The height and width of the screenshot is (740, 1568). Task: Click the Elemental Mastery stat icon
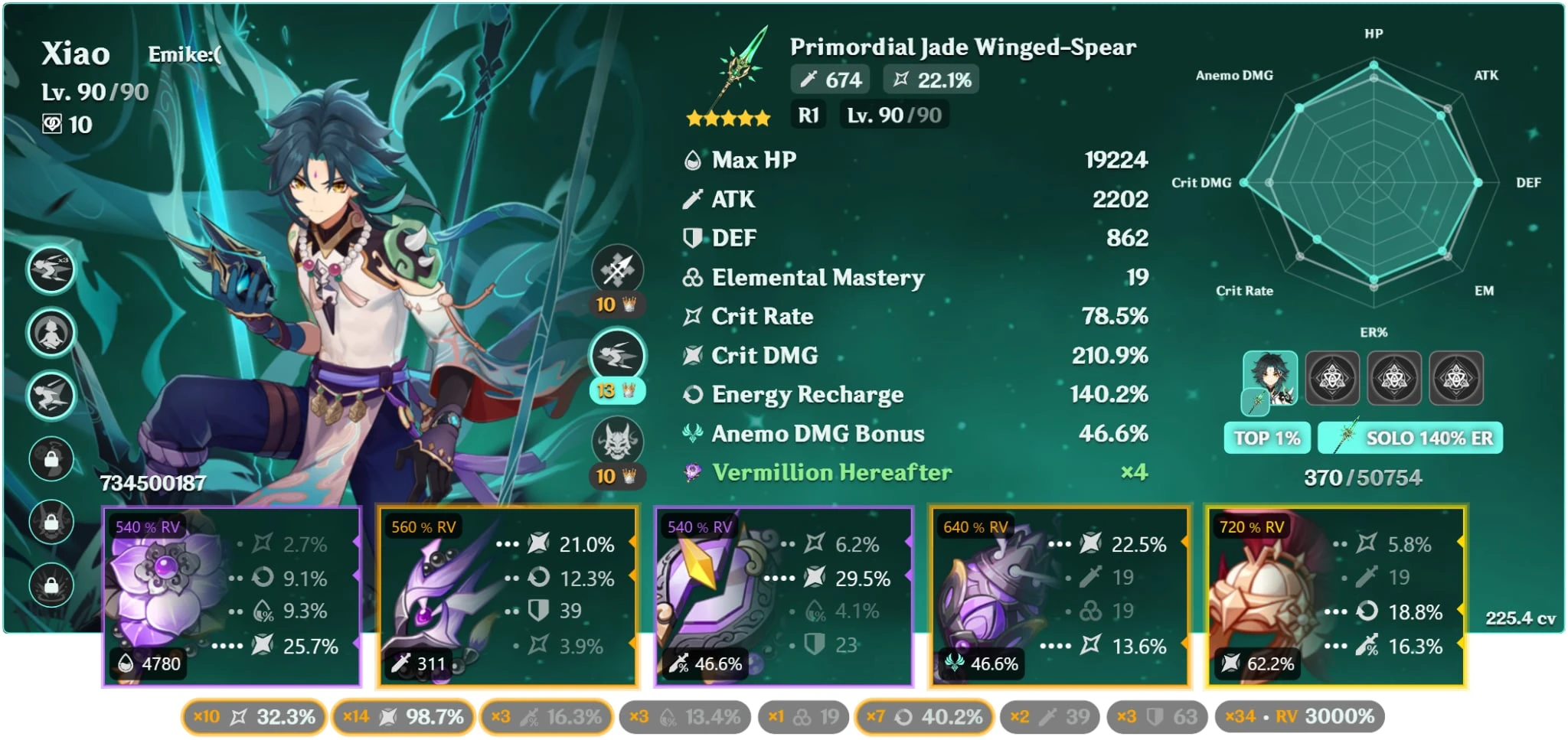[691, 277]
